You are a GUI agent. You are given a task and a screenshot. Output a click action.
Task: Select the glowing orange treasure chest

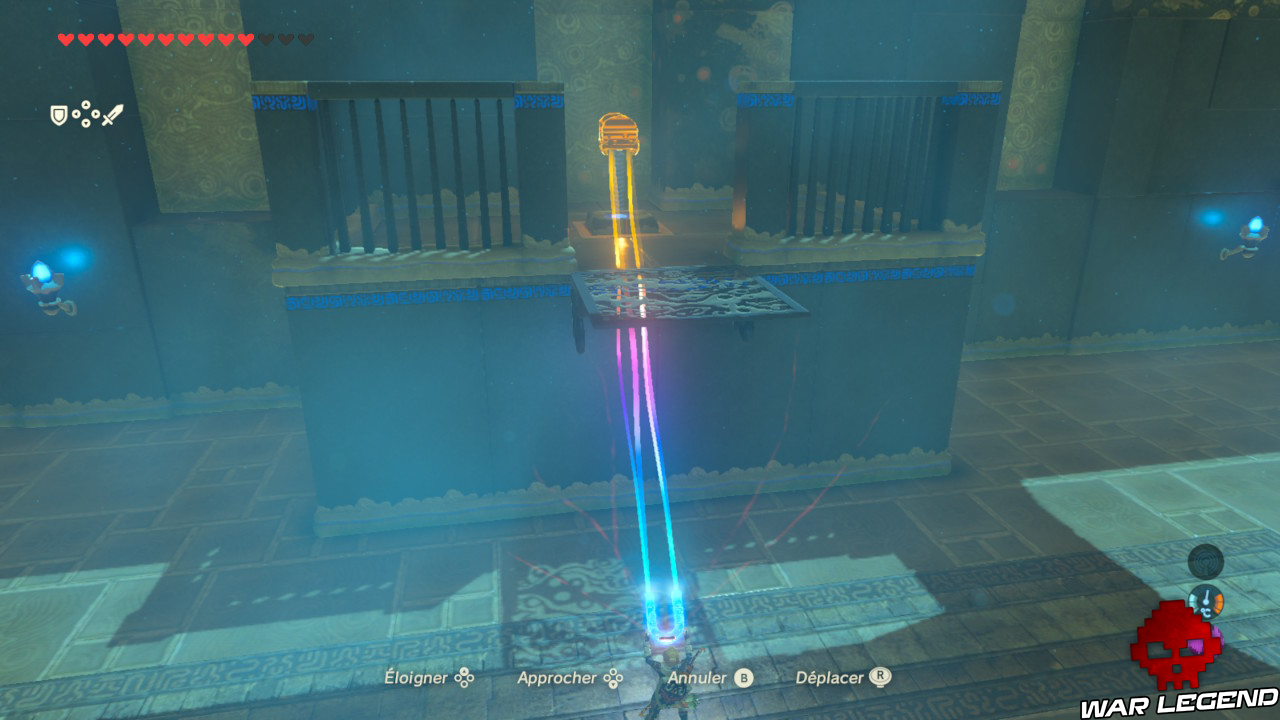pyautogui.click(x=620, y=132)
